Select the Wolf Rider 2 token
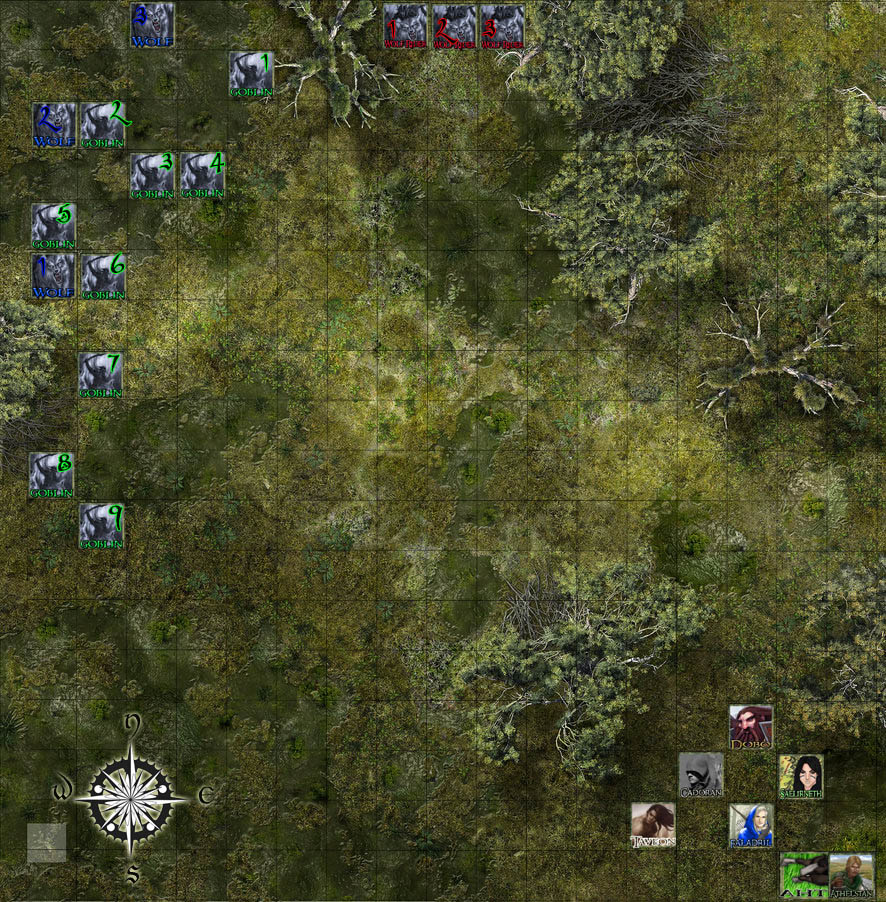This screenshot has width=886, height=902. click(x=454, y=26)
